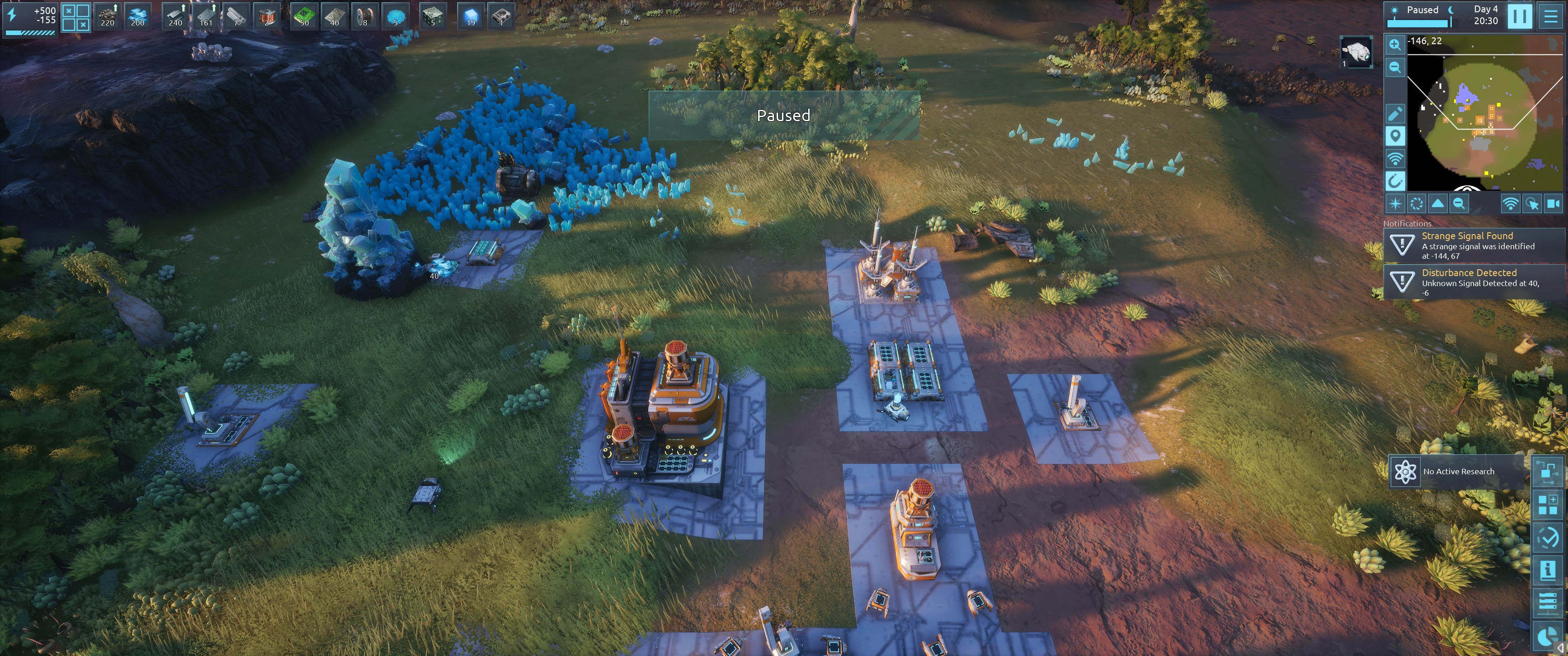Click the pause button beside the clock
1568x656 pixels.
[1519, 16]
